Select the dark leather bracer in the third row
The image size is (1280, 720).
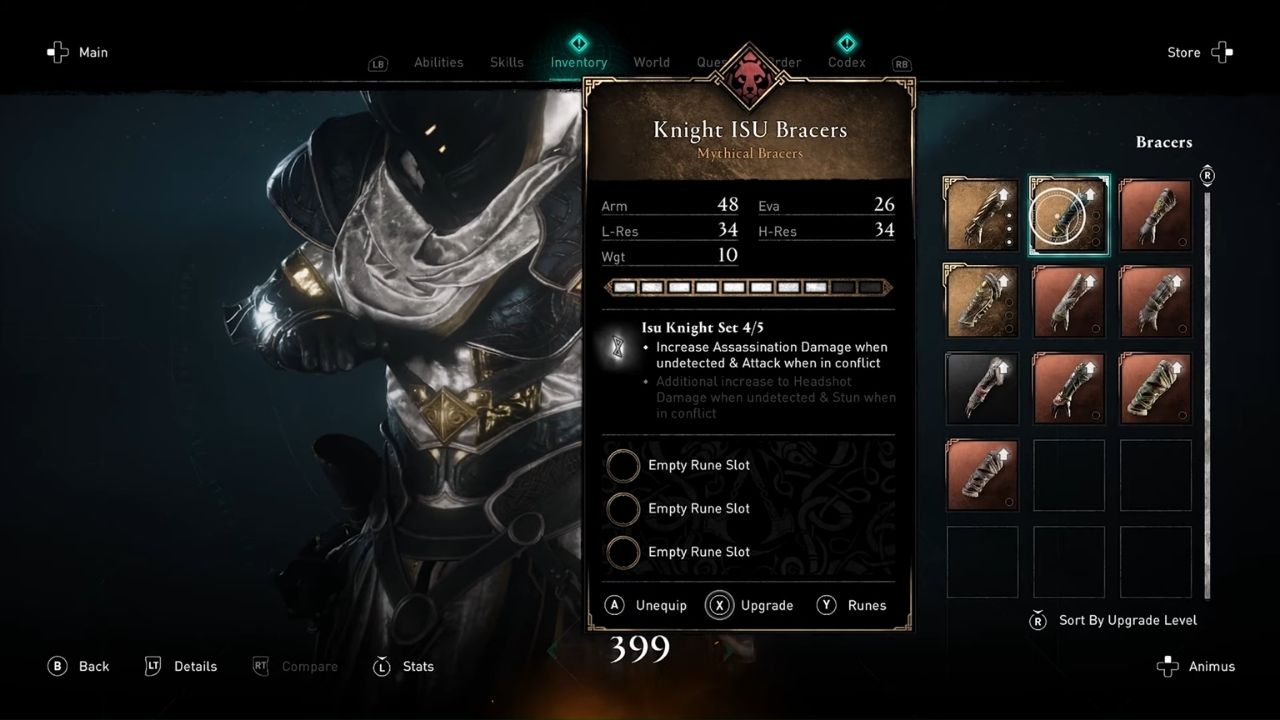981,388
